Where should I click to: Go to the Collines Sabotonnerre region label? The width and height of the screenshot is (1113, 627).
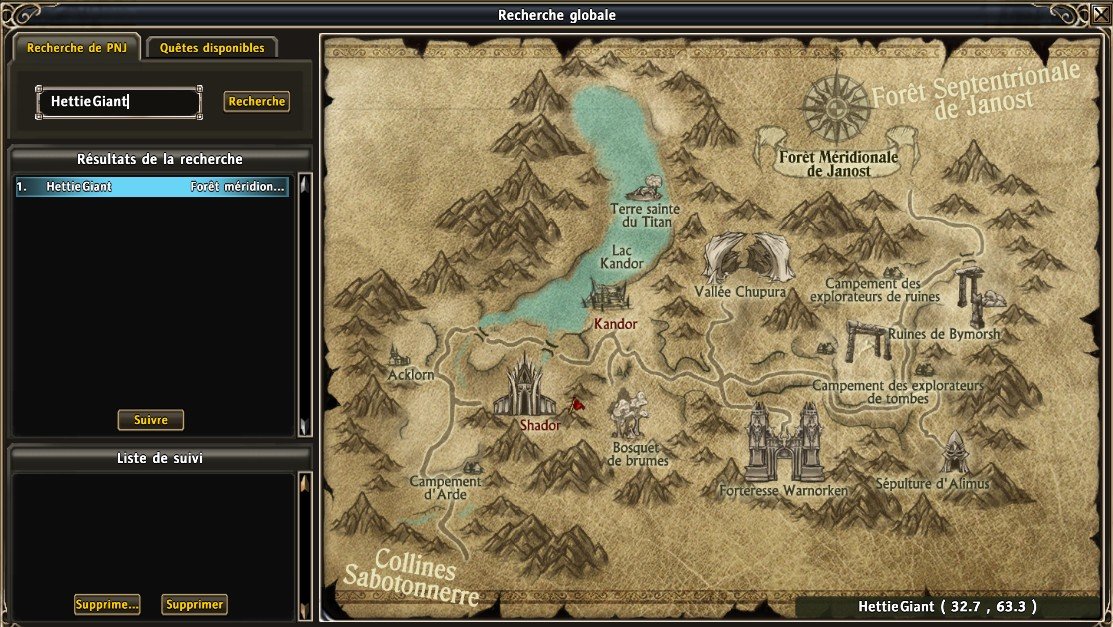[x=410, y=578]
